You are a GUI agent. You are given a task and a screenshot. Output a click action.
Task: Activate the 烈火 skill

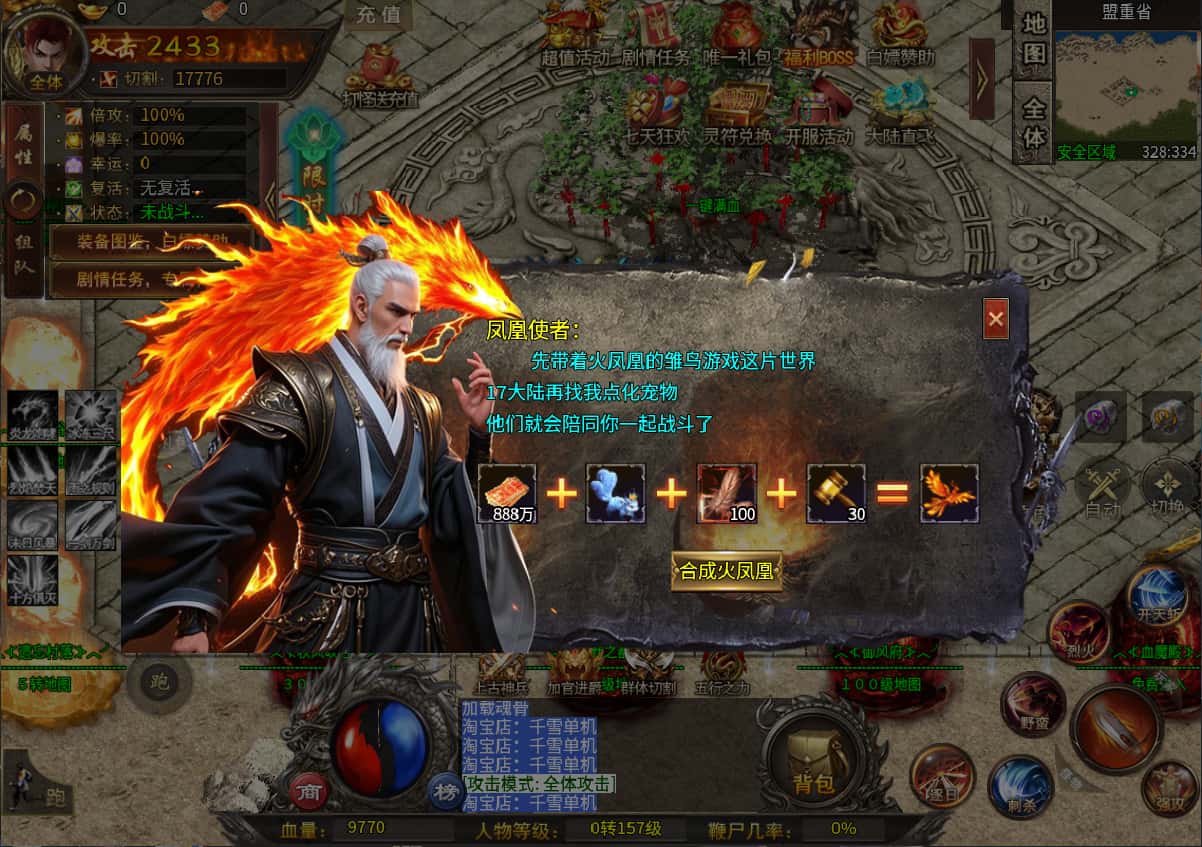[x=1078, y=631]
